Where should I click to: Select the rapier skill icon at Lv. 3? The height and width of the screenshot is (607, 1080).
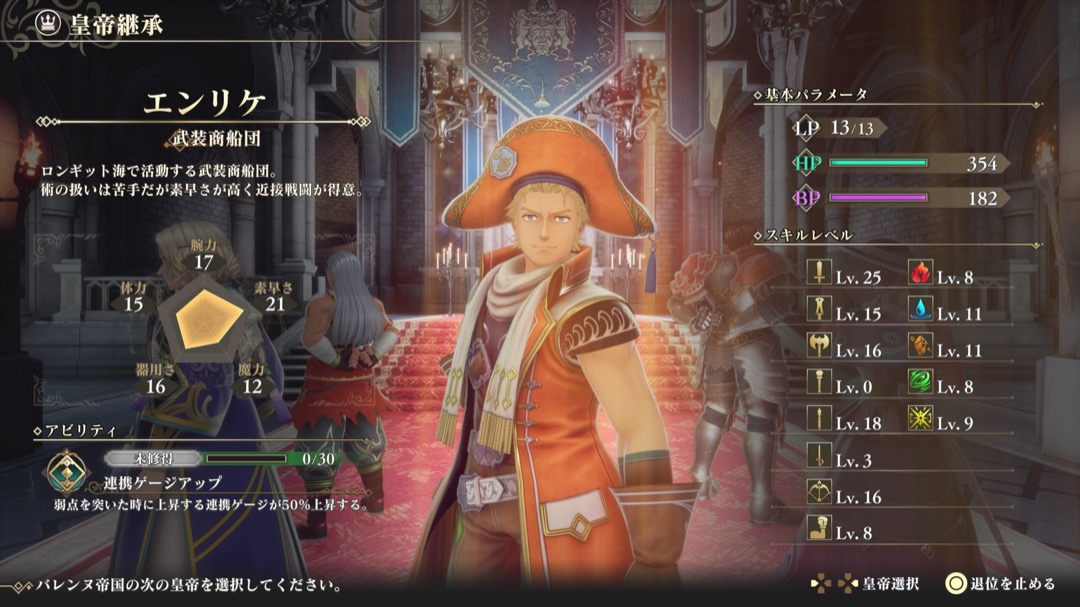click(818, 458)
